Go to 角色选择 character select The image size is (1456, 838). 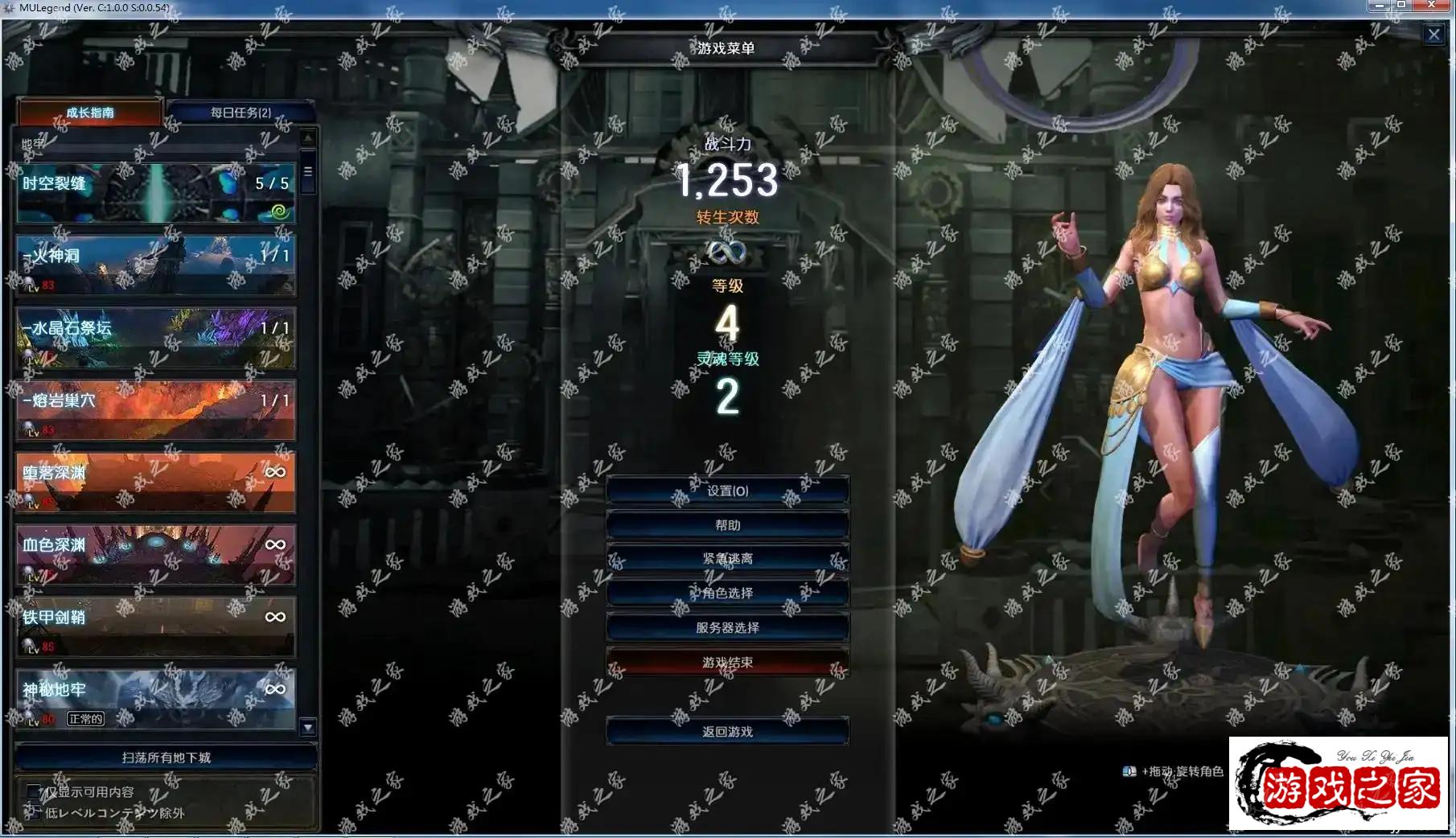pos(727,594)
